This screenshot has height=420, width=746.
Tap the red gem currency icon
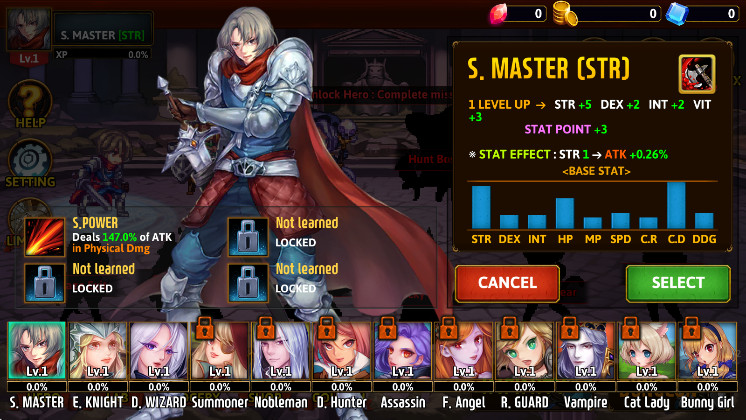click(x=501, y=13)
